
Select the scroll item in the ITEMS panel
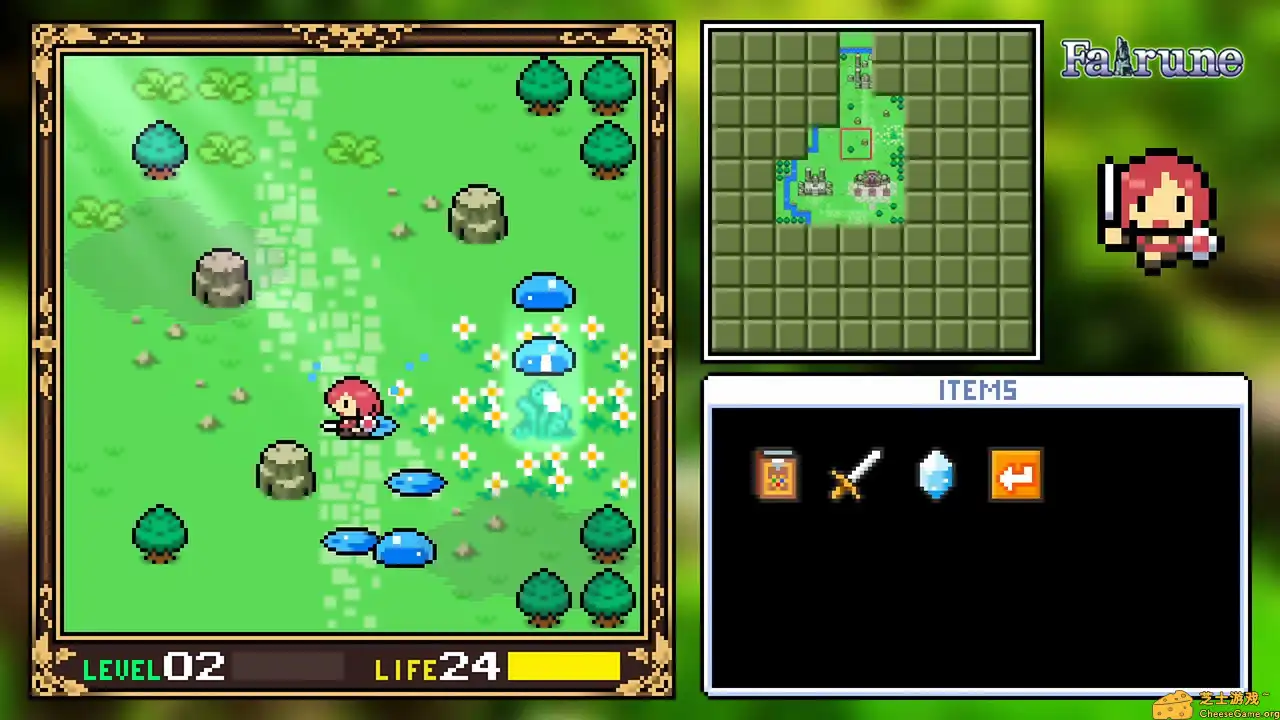[777, 475]
